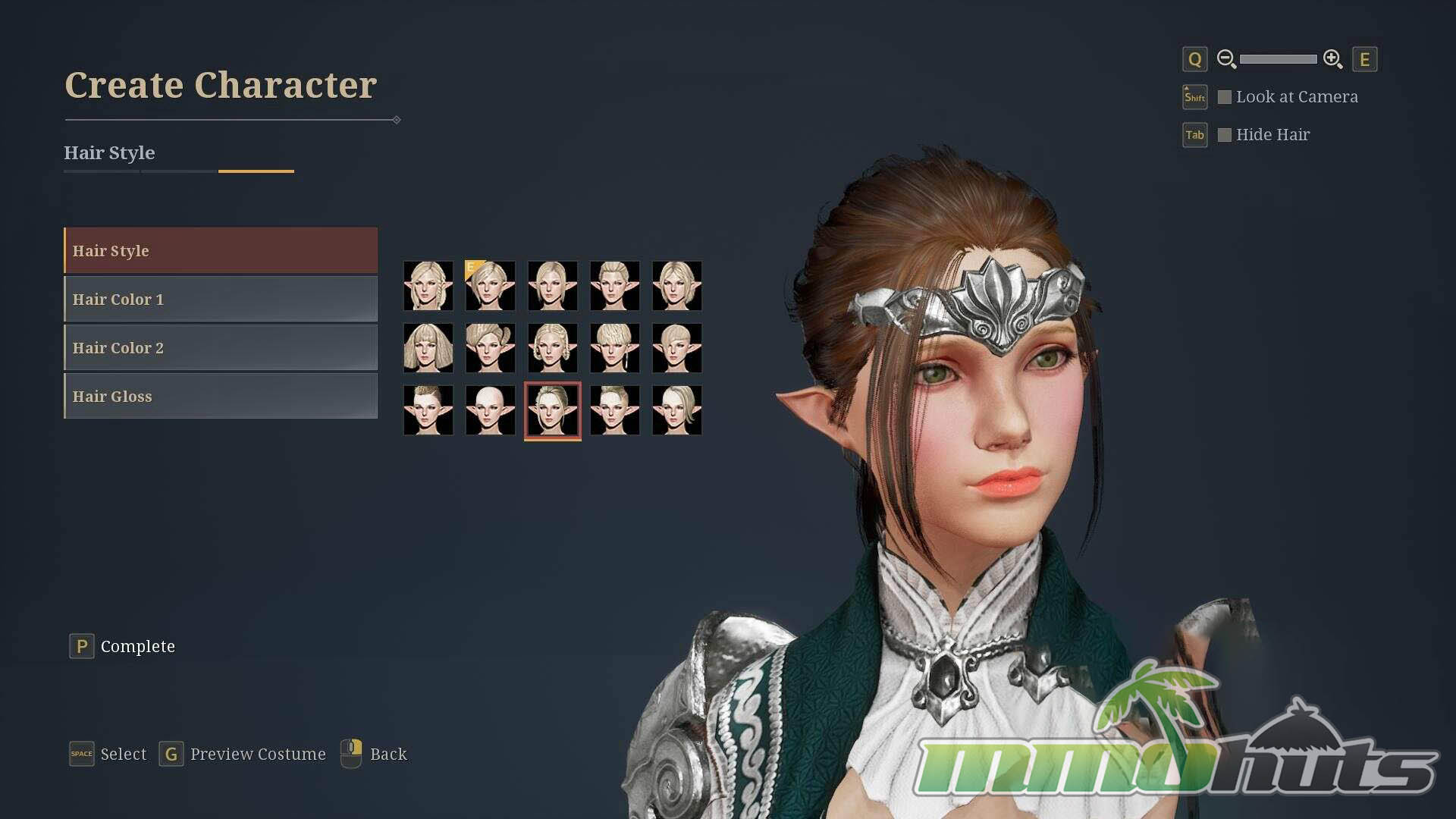
Task: Pick the wide crimped bob with bangs
Action: (428, 348)
